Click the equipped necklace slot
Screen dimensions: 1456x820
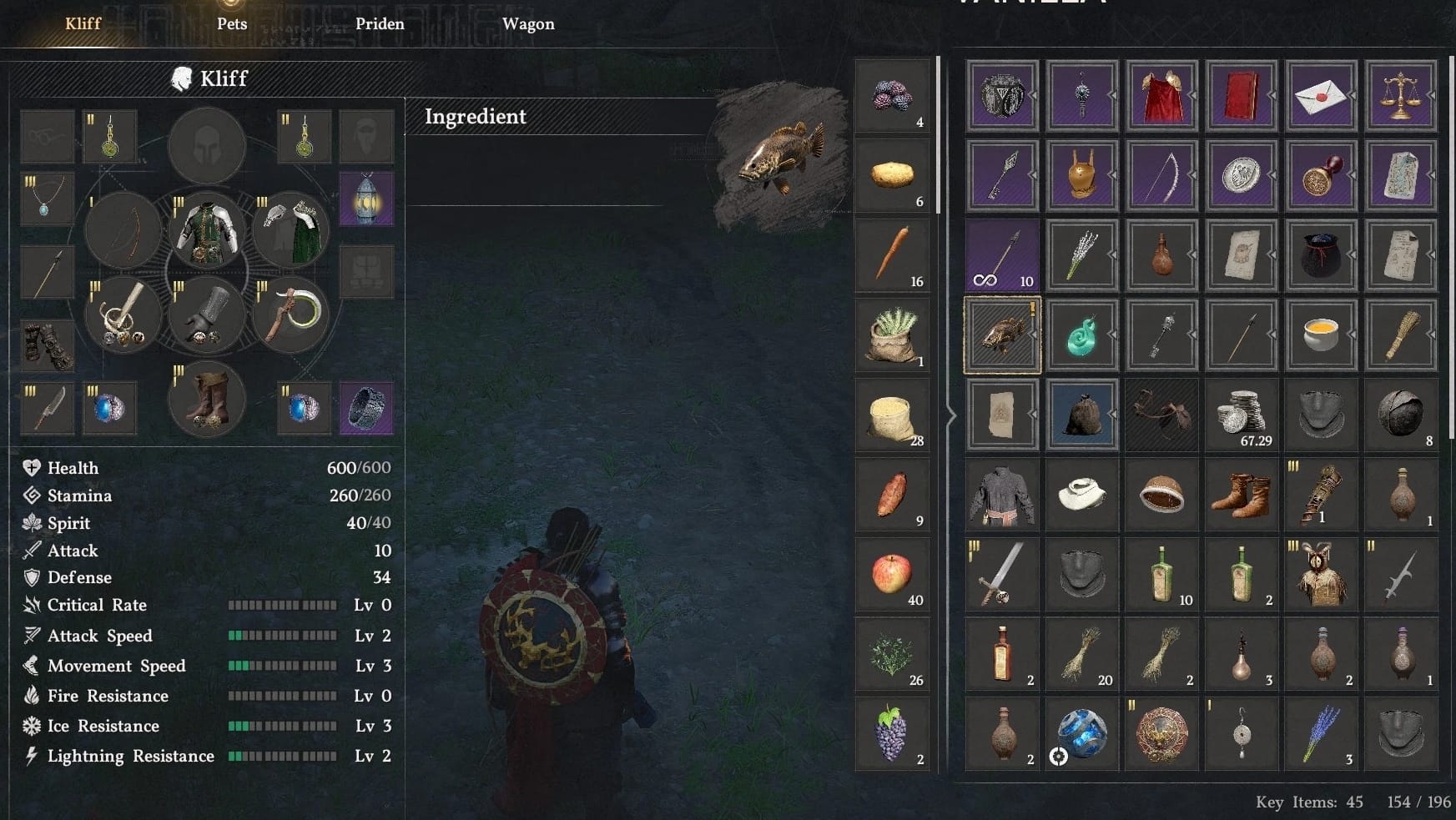(47, 199)
